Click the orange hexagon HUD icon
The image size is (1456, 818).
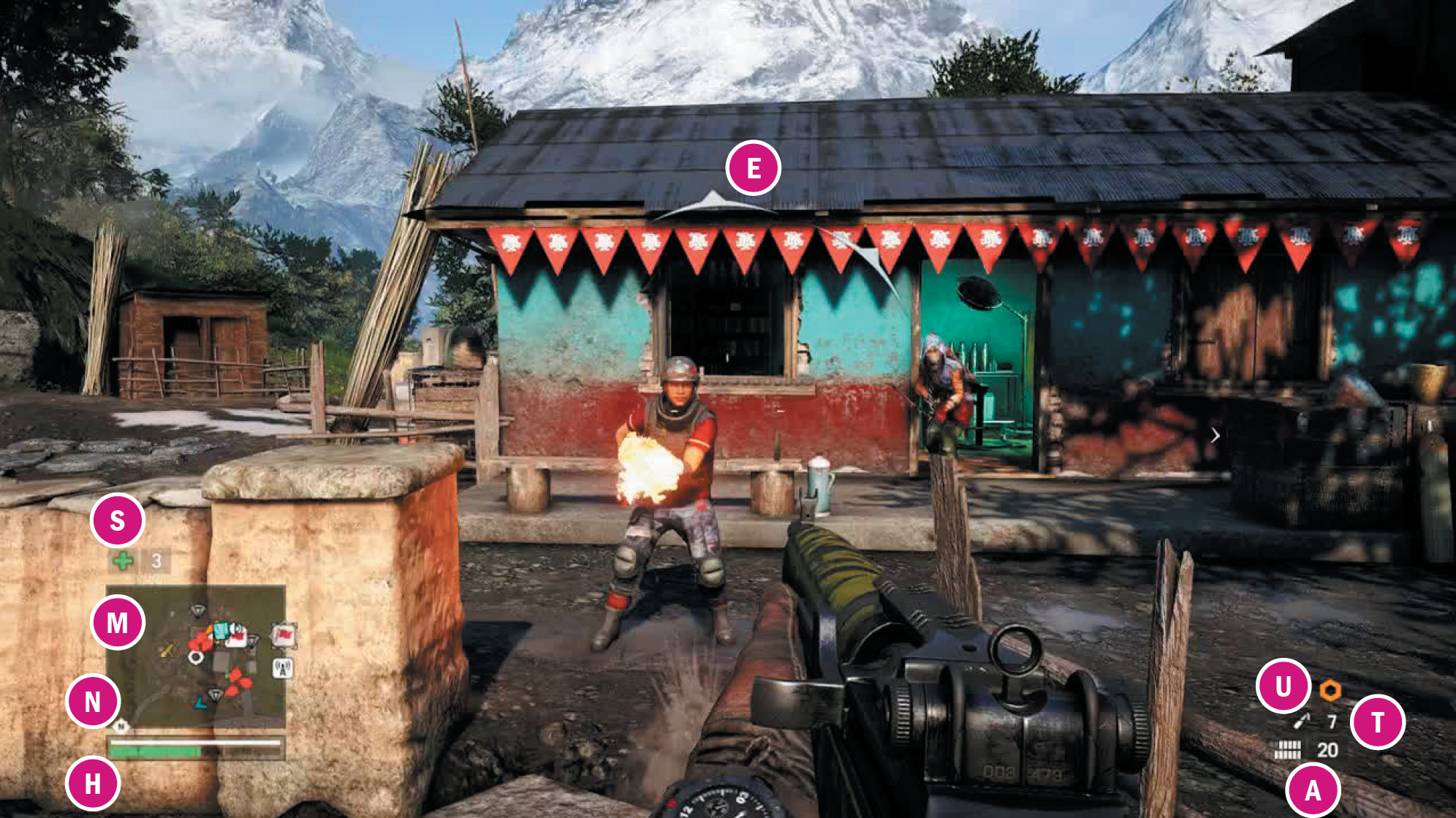click(x=1330, y=690)
